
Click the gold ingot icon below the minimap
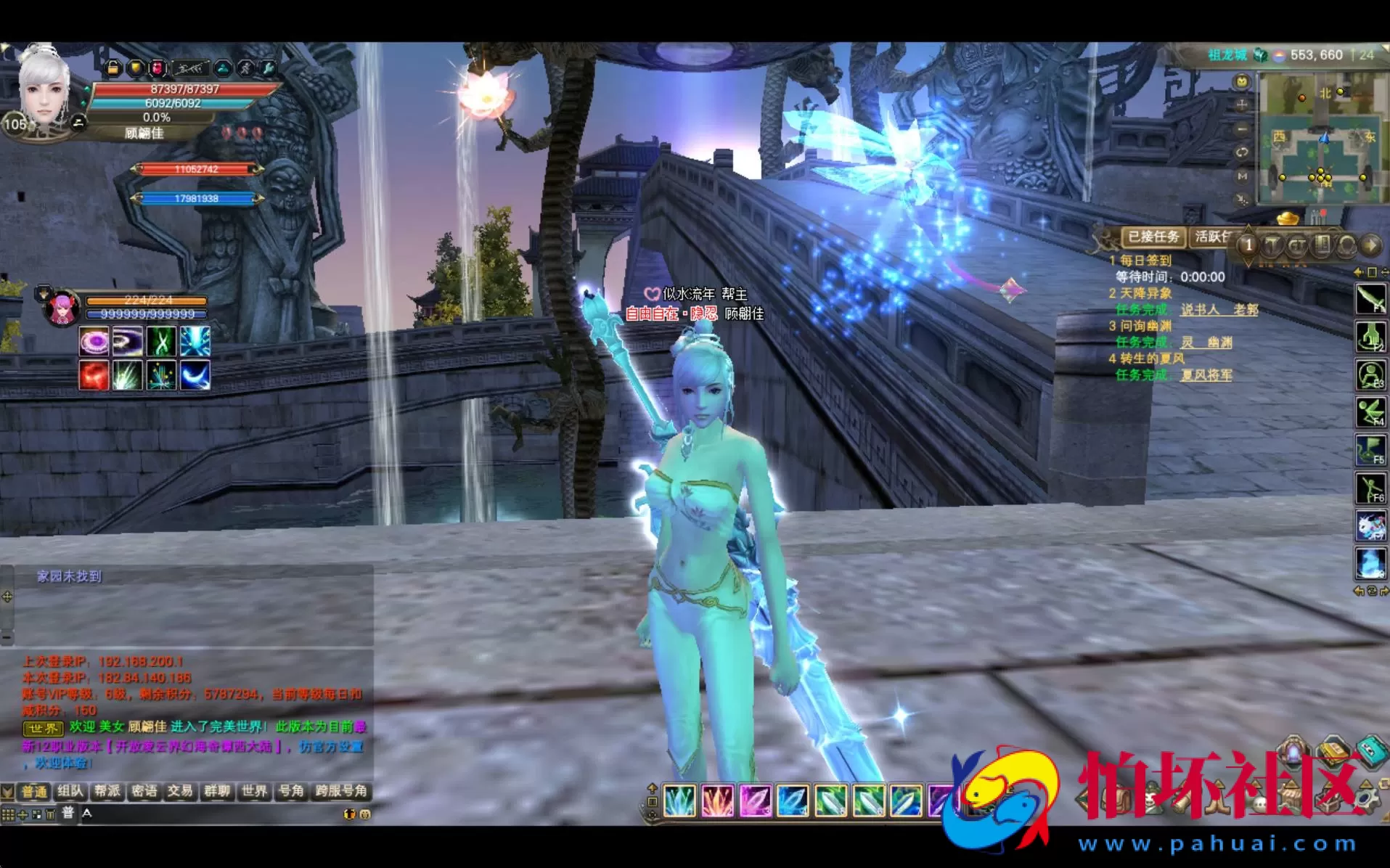[1288, 218]
